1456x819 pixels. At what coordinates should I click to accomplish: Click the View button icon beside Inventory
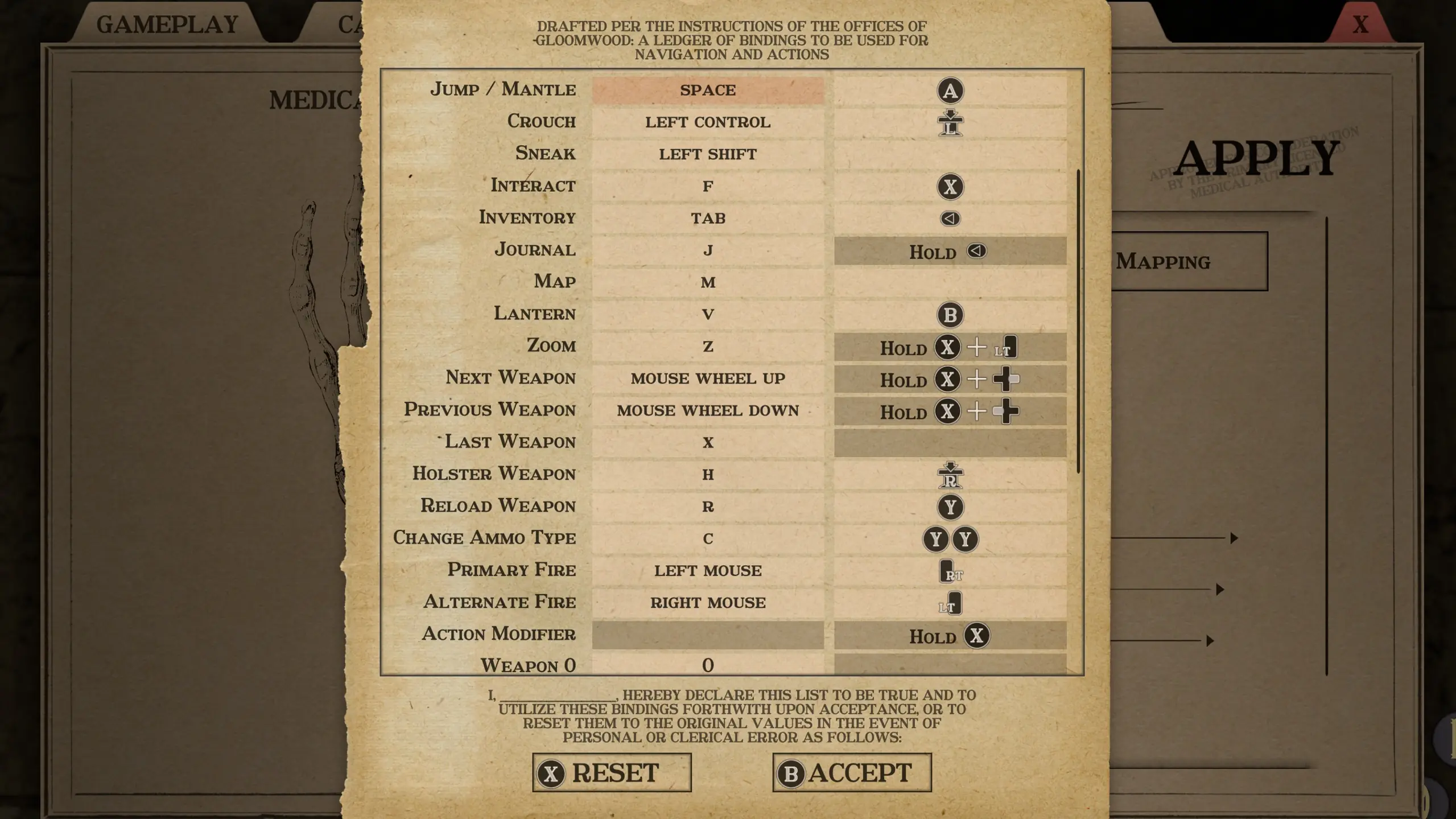coord(951,218)
